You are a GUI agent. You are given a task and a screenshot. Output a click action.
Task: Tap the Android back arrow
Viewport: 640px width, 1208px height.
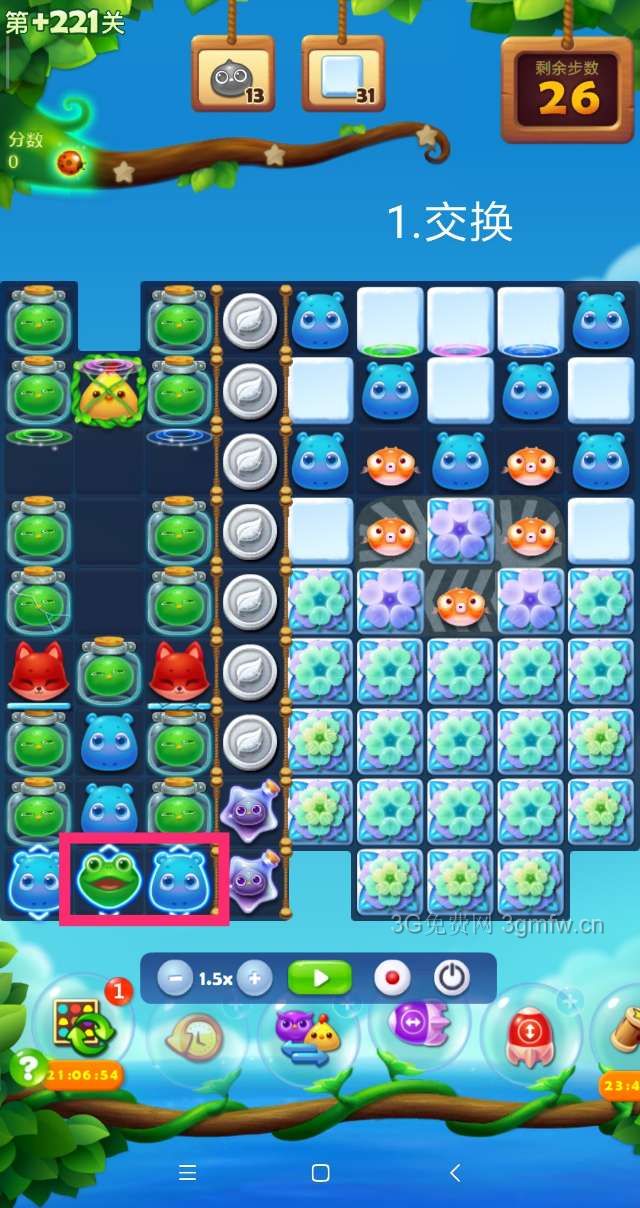455,1172
